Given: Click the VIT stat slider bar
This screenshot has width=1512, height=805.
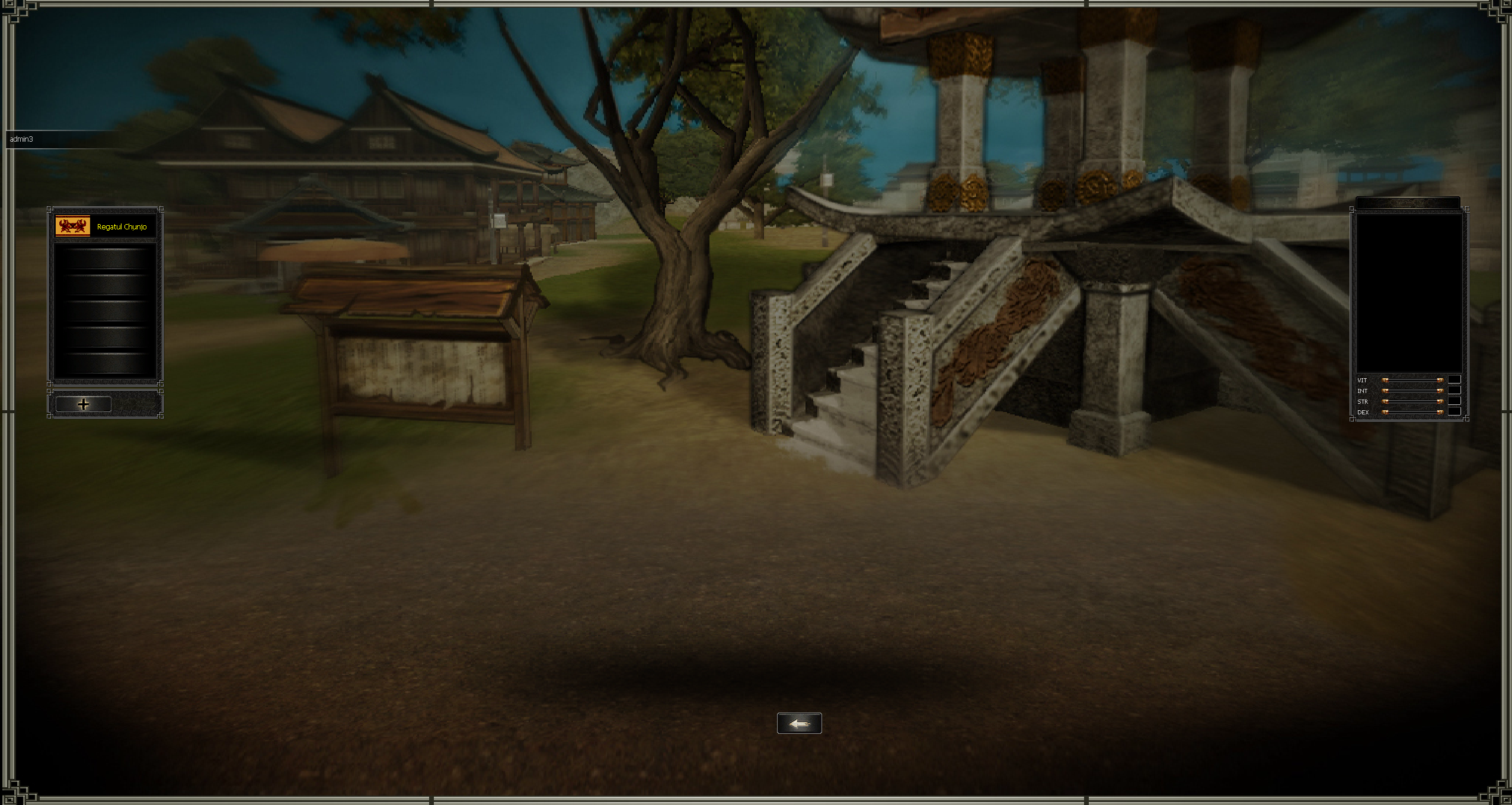Looking at the screenshot, I should (x=1412, y=380).
